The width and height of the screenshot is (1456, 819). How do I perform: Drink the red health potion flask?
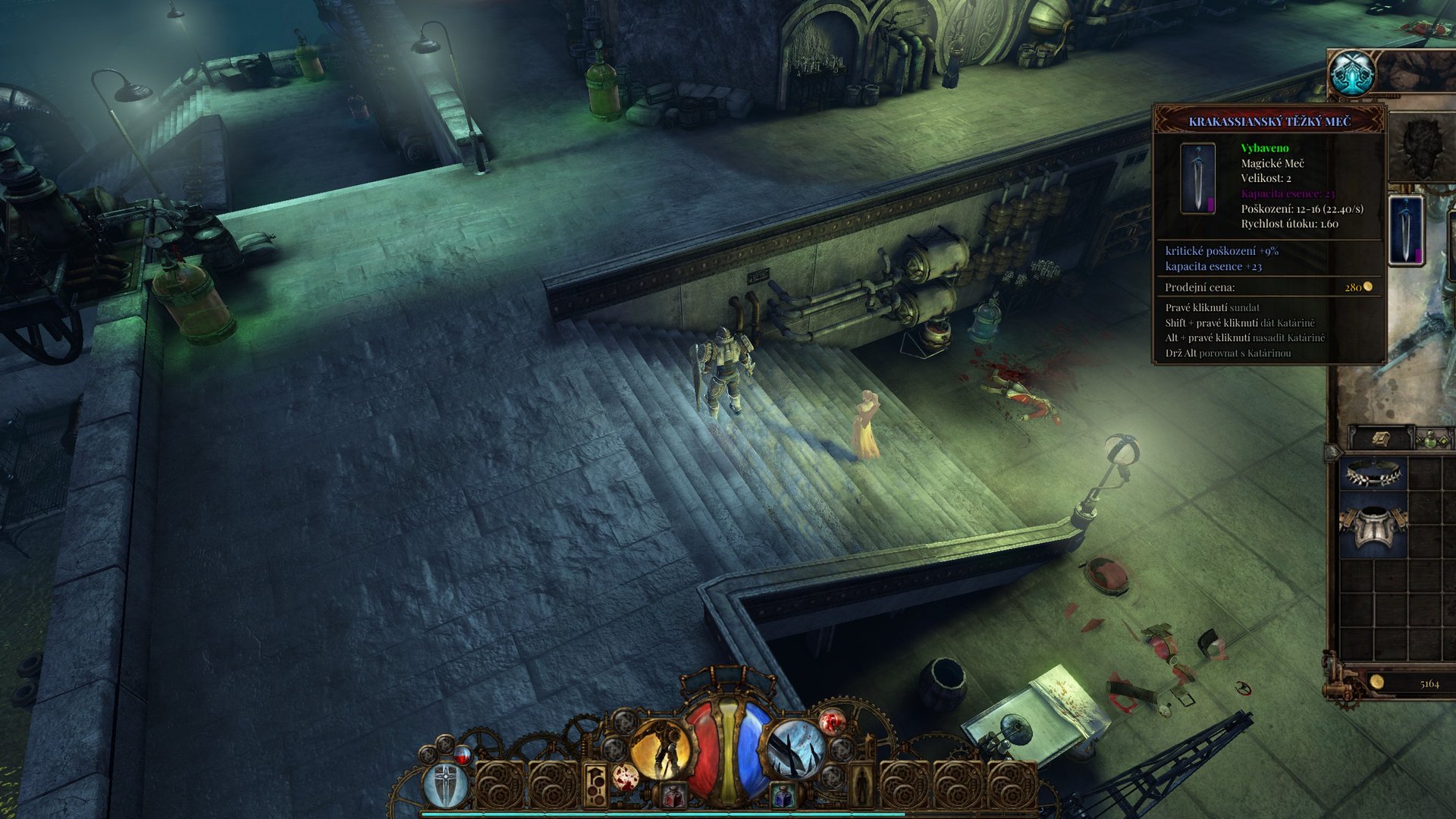click(673, 795)
